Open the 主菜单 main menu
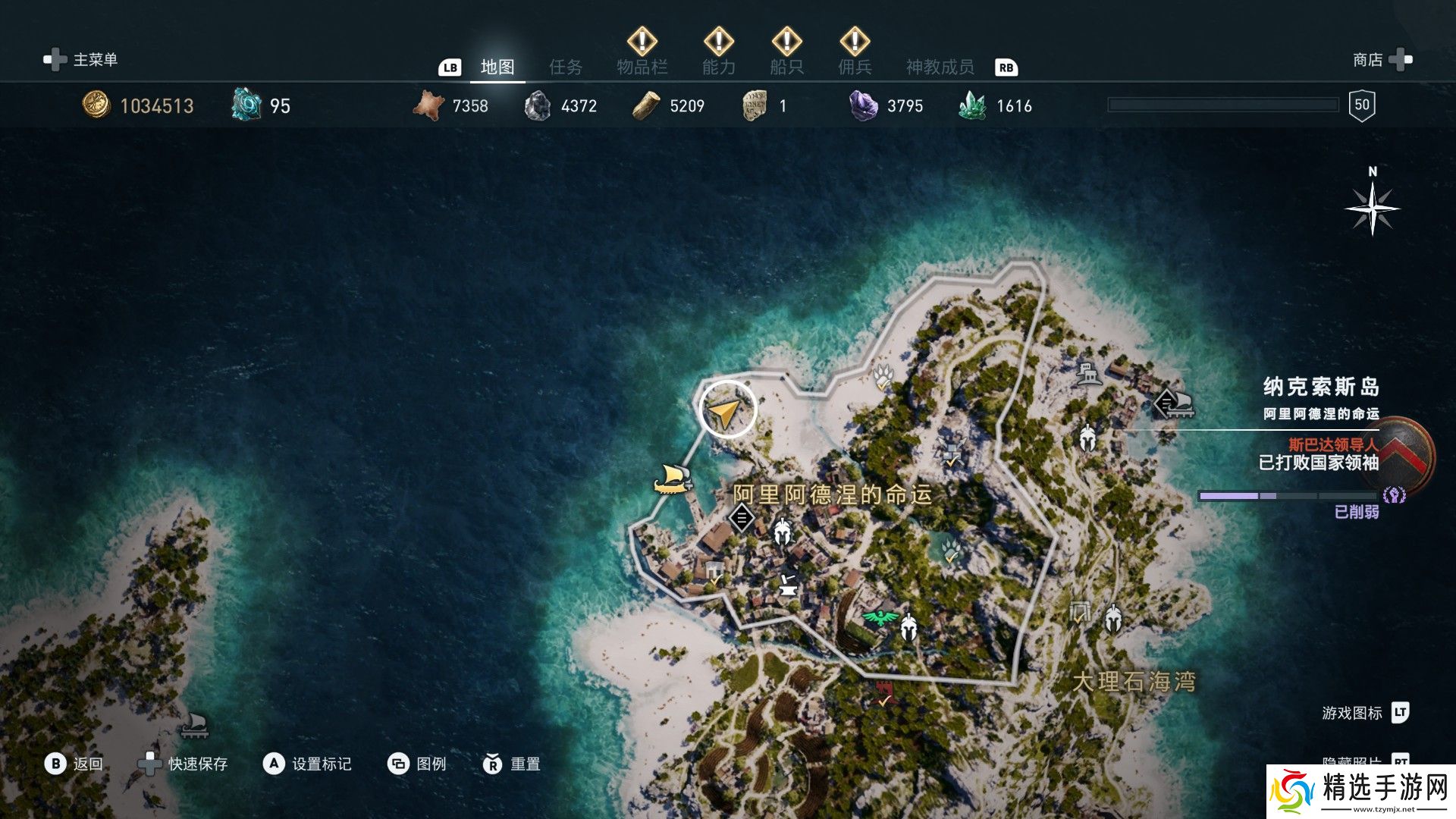1456x819 pixels. [x=81, y=60]
